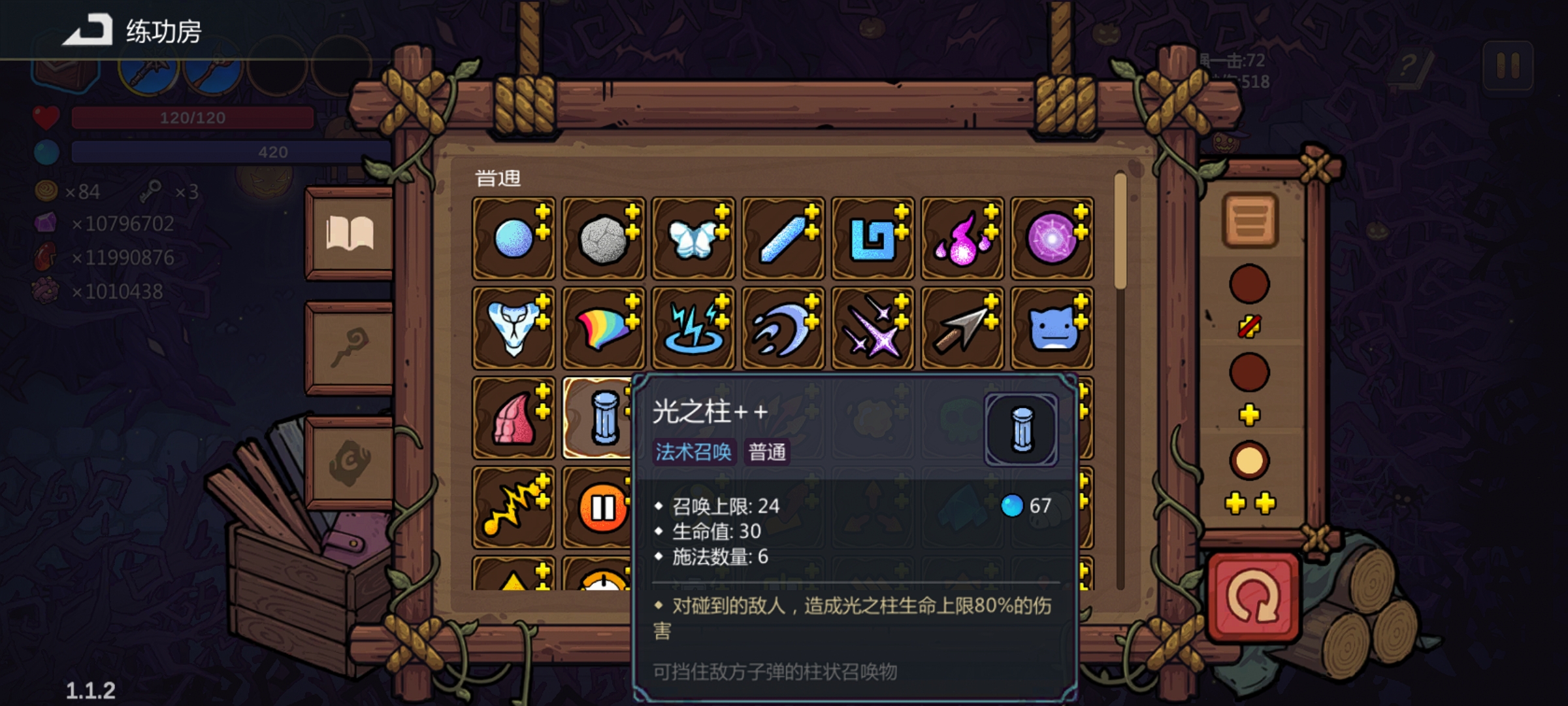Toggle the disabled slot with slashed plus
Viewport: 1568px width, 706px height.
1249,327
